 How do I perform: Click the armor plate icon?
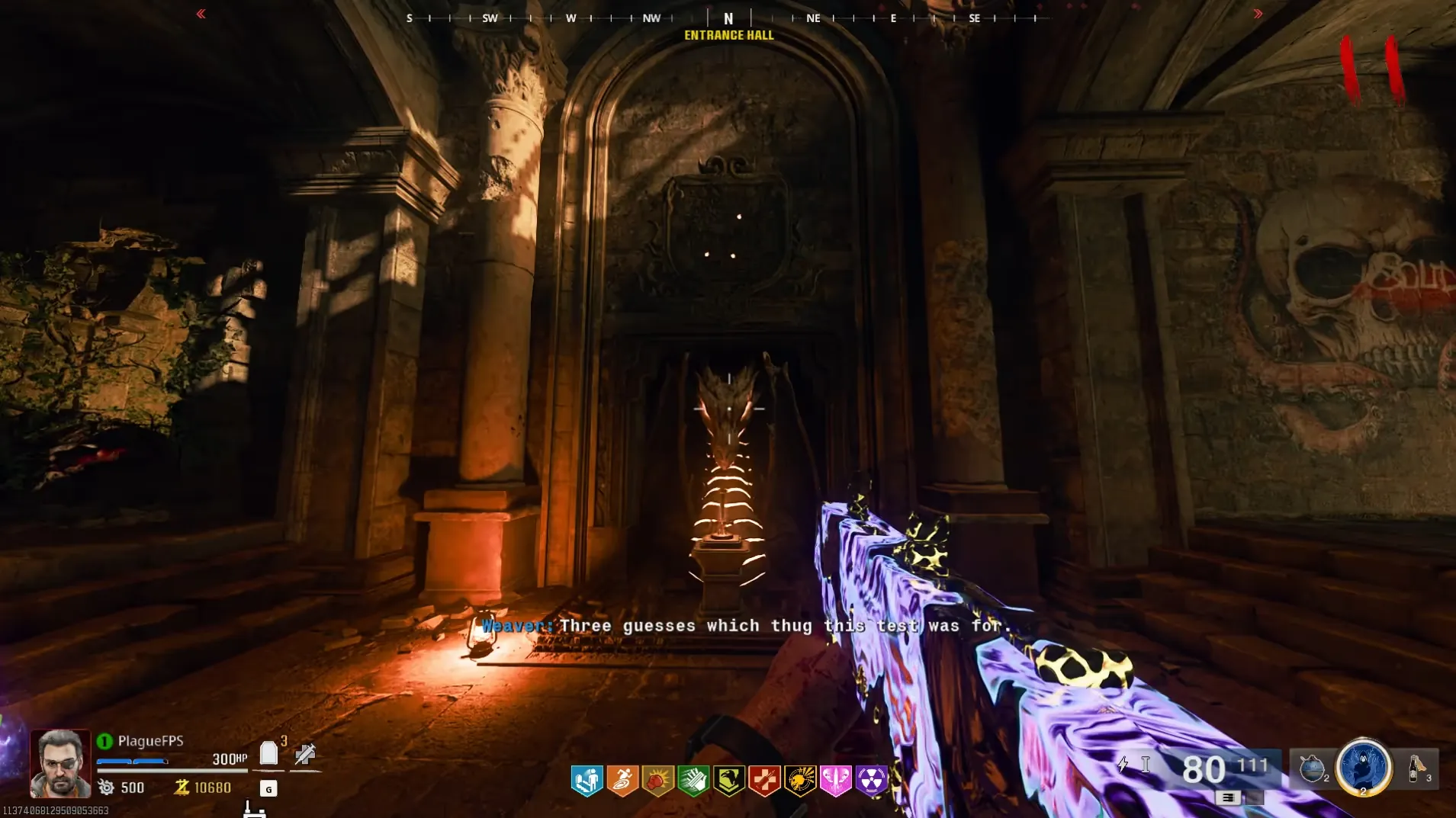tap(268, 753)
